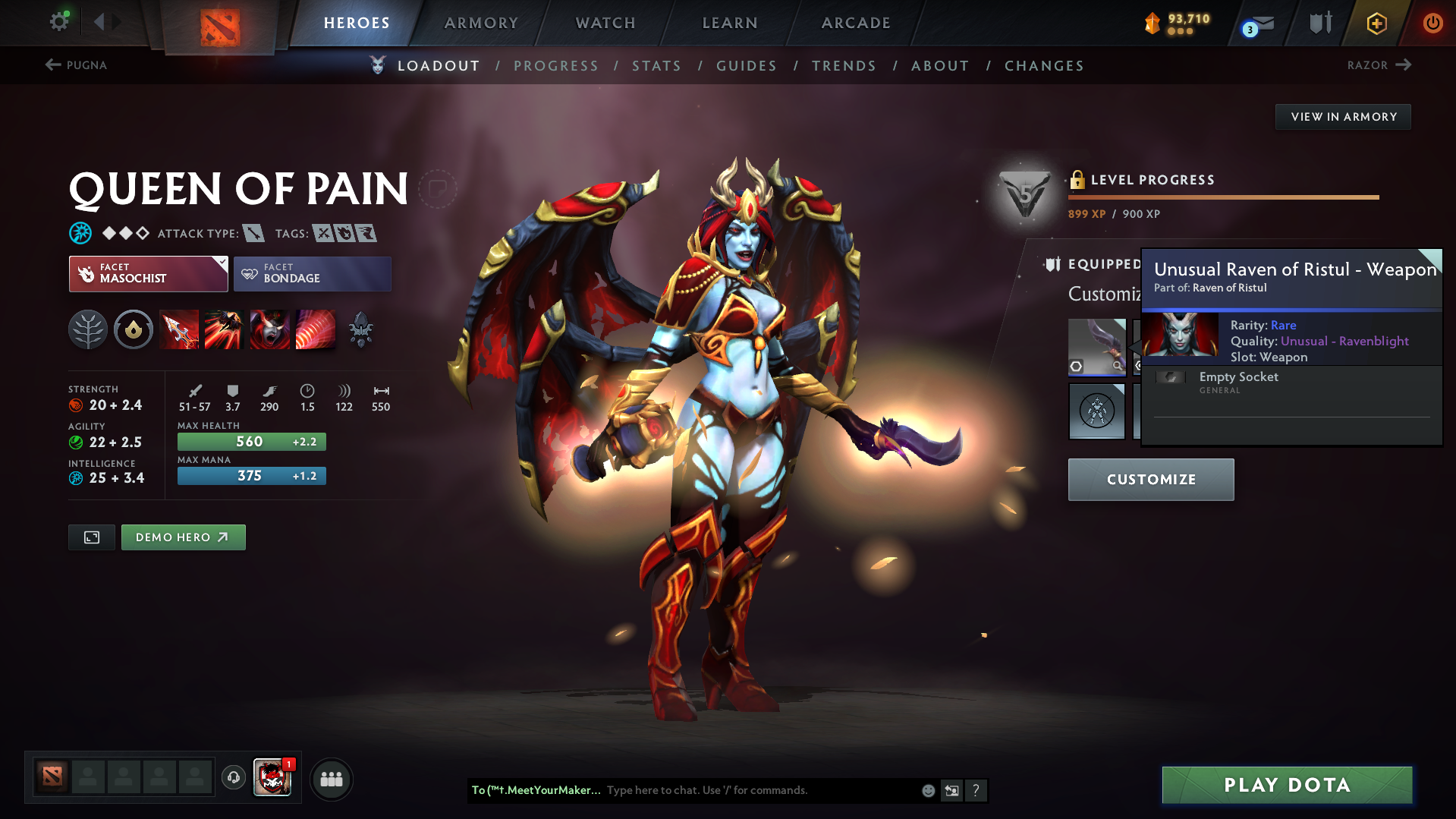Switch to the Watch tab
The width and height of the screenshot is (1456, 819).
coord(605,23)
